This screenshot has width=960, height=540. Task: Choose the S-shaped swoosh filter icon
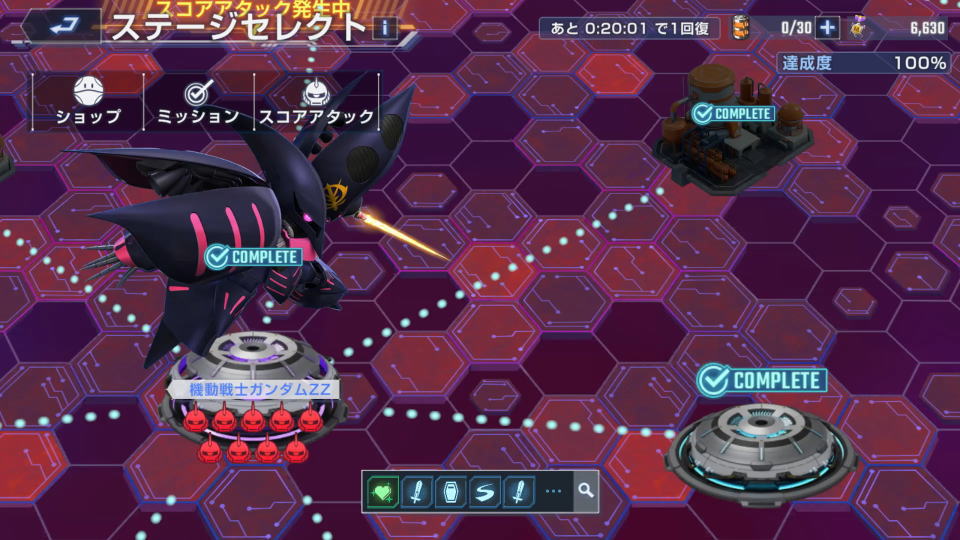(x=483, y=491)
